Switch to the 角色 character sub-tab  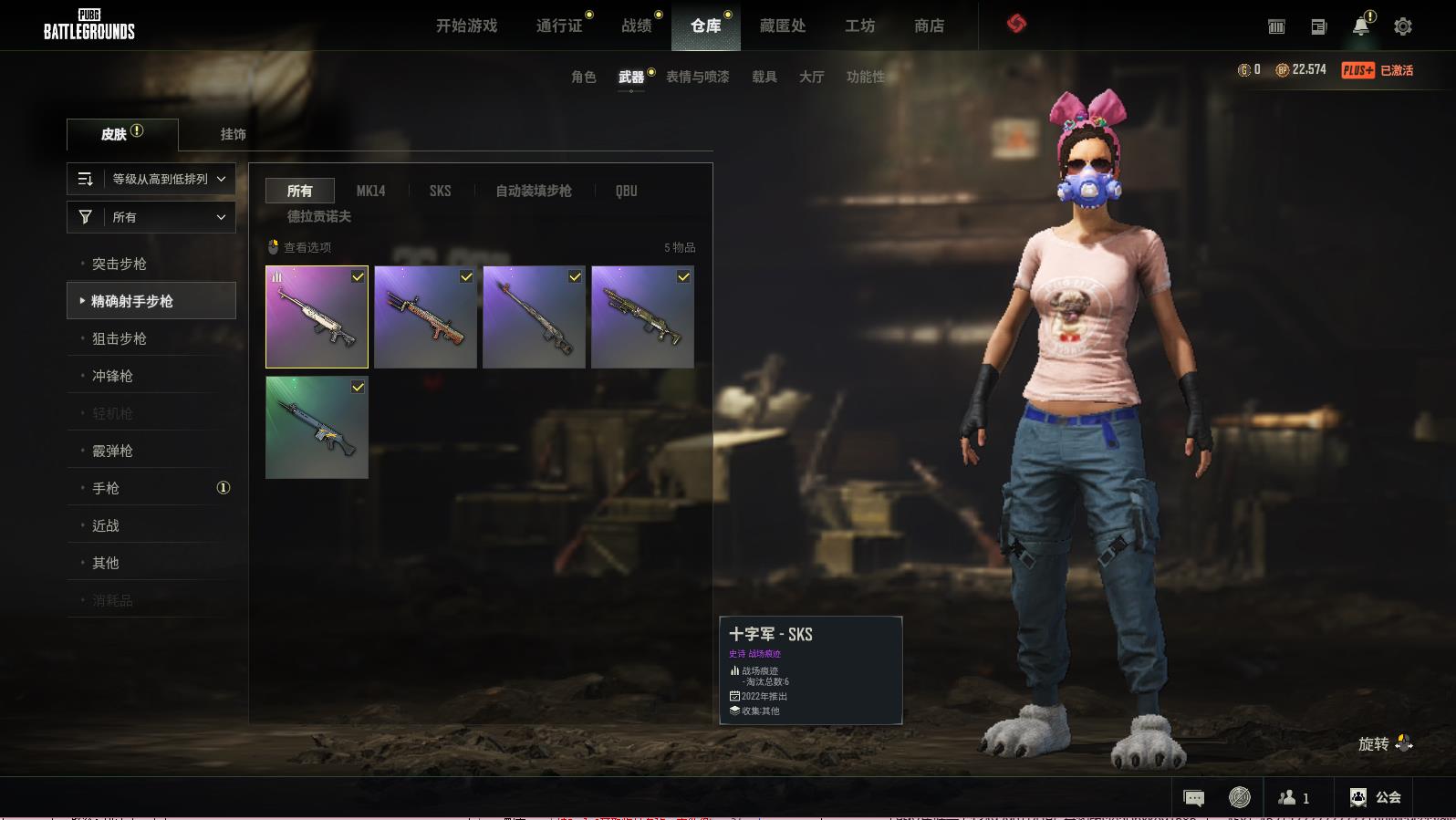(x=584, y=77)
